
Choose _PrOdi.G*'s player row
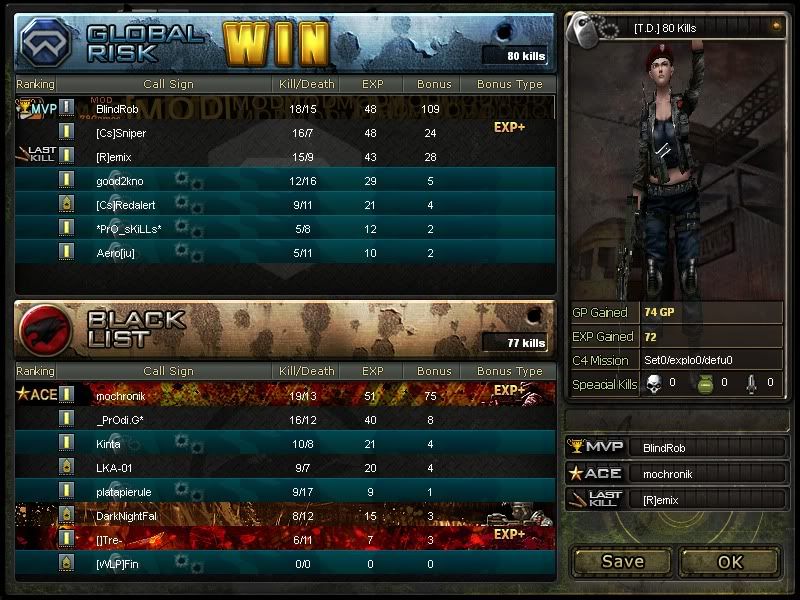tap(285, 419)
